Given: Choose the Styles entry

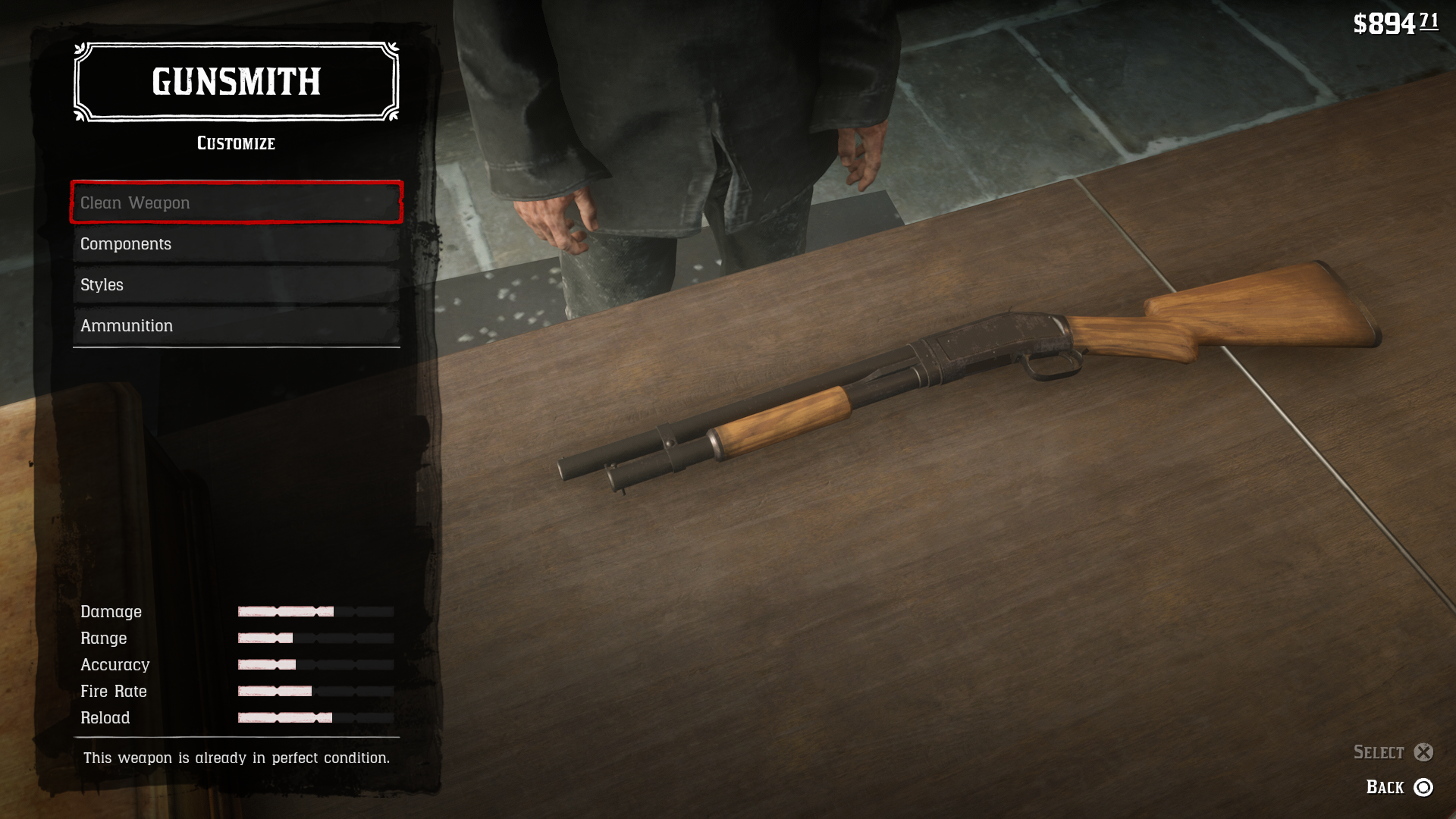Looking at the screenshot, I should (x=236, y=285).
